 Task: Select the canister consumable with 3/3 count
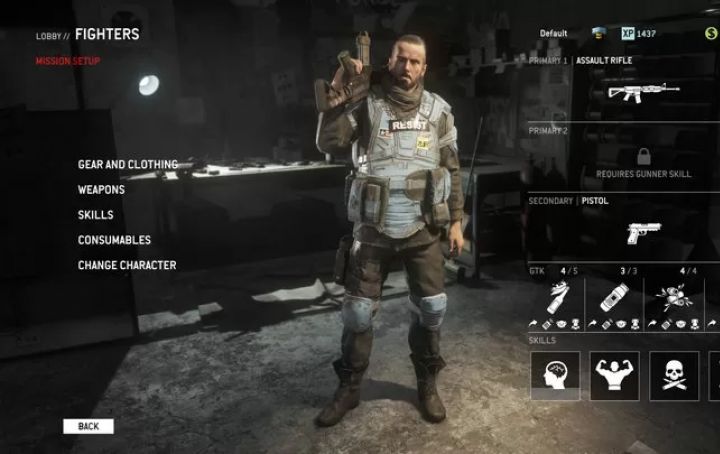coord(614,297)
